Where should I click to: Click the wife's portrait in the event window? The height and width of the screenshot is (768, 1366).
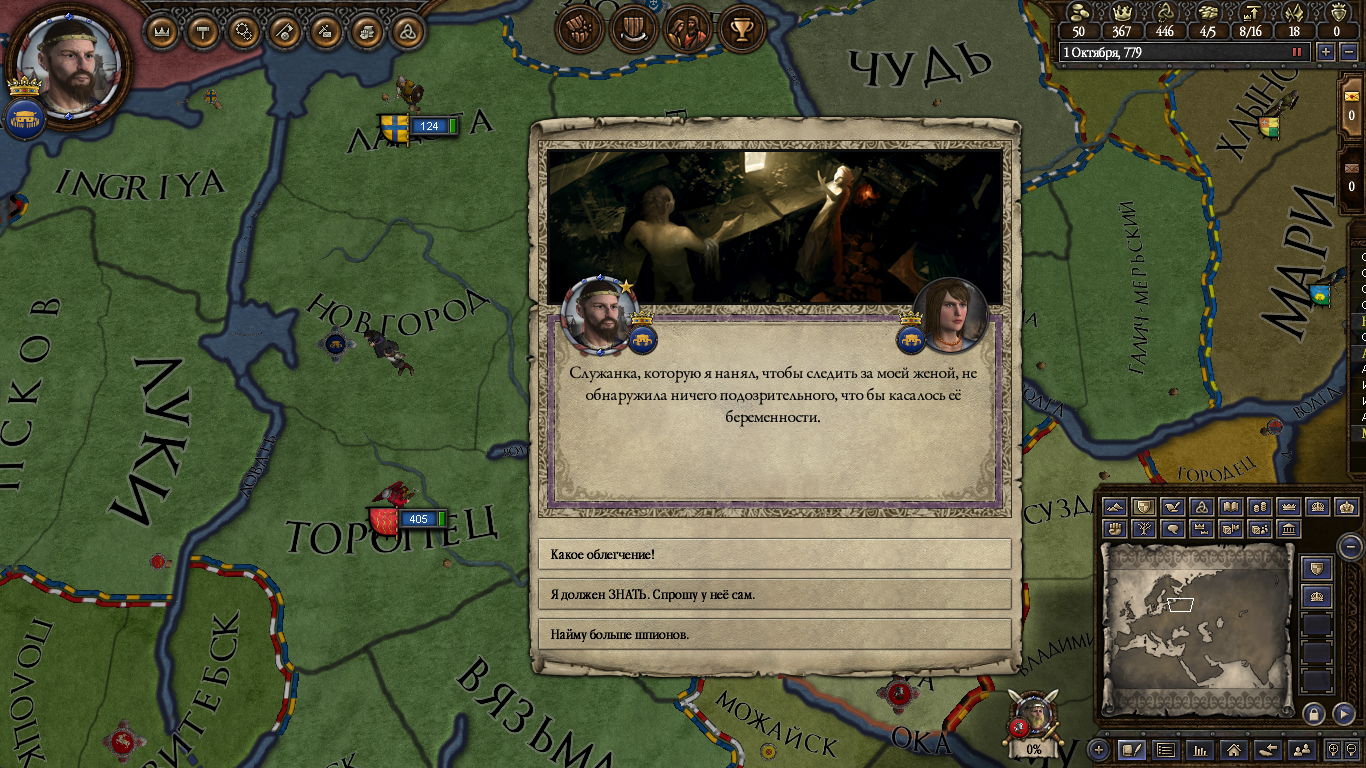(x=950, y=315)
